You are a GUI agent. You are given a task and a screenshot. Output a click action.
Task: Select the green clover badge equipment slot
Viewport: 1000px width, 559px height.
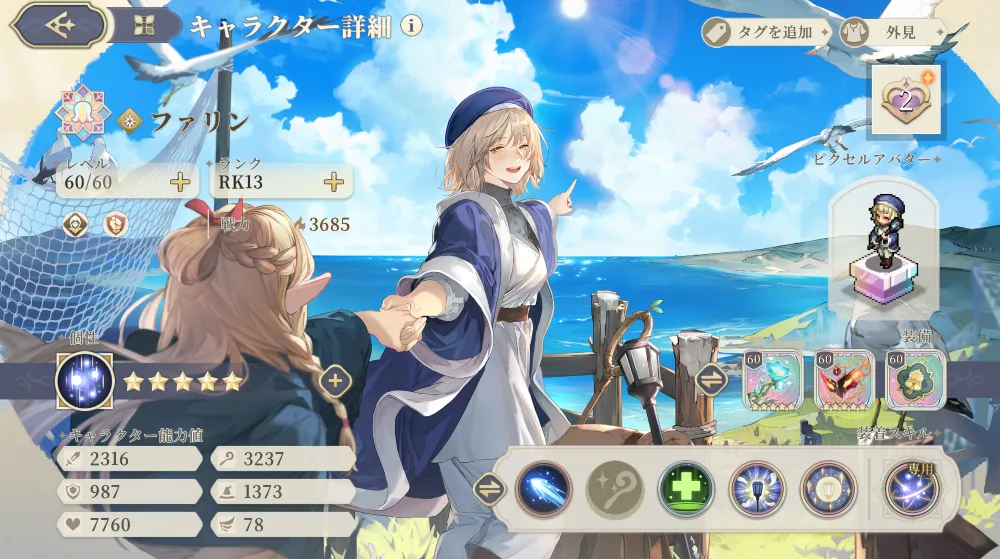(915, 380)
